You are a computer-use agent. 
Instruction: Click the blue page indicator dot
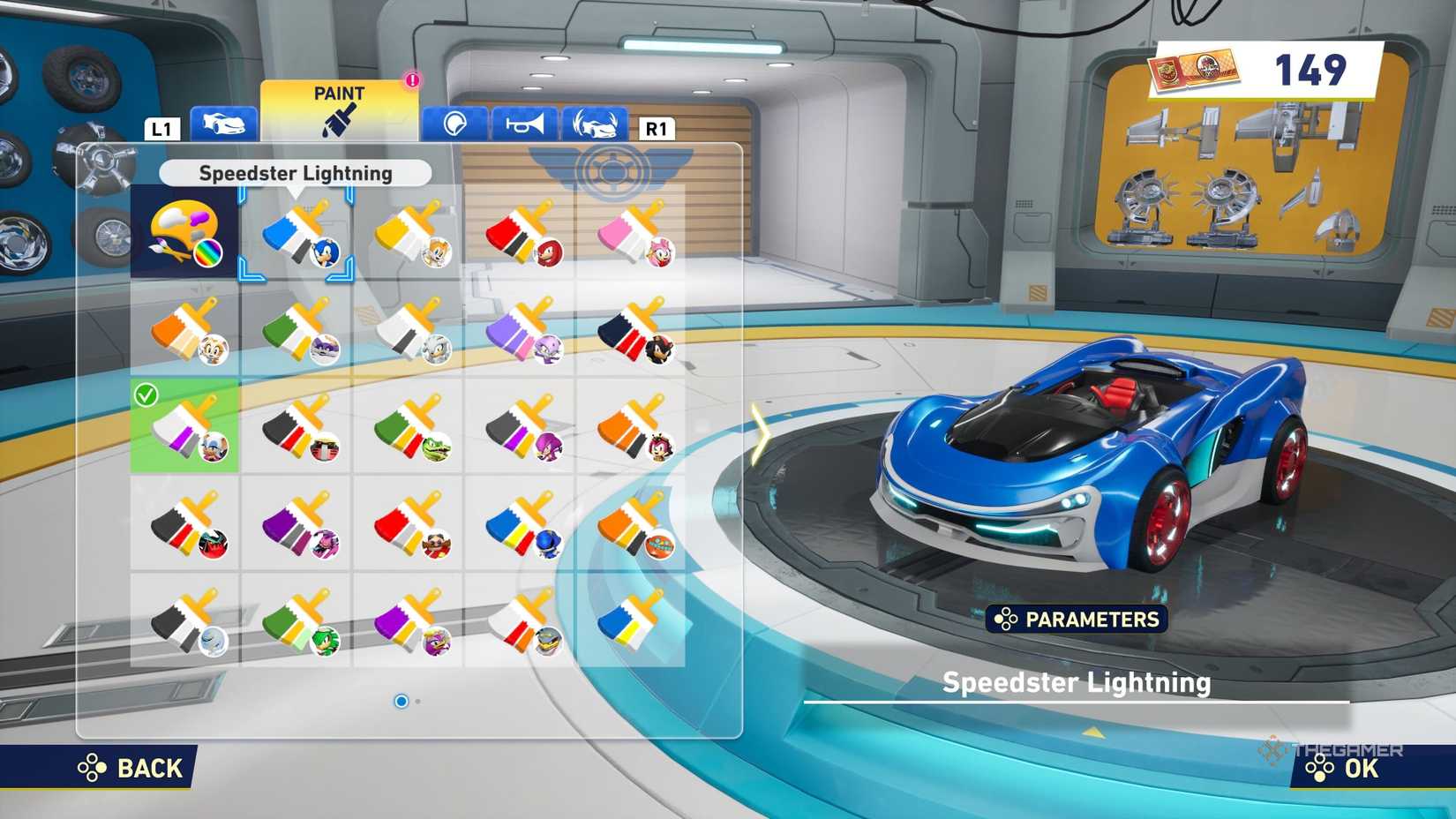(x=402, y=701)
